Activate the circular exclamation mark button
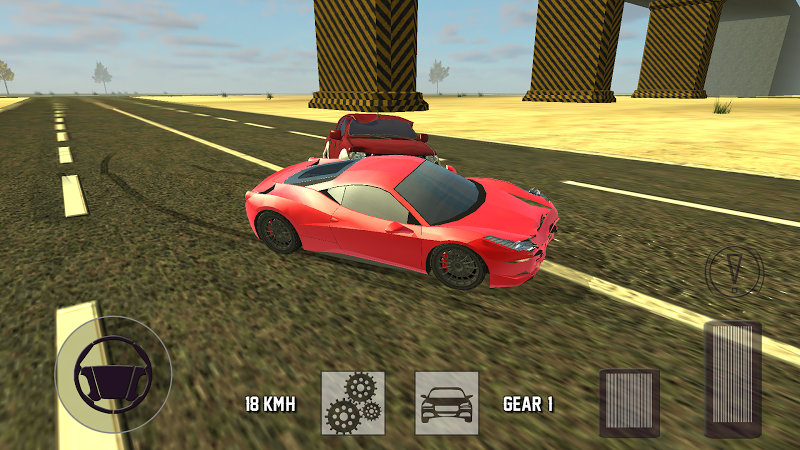The height and width of the screenshot is (450, 800). coord(734,269)
